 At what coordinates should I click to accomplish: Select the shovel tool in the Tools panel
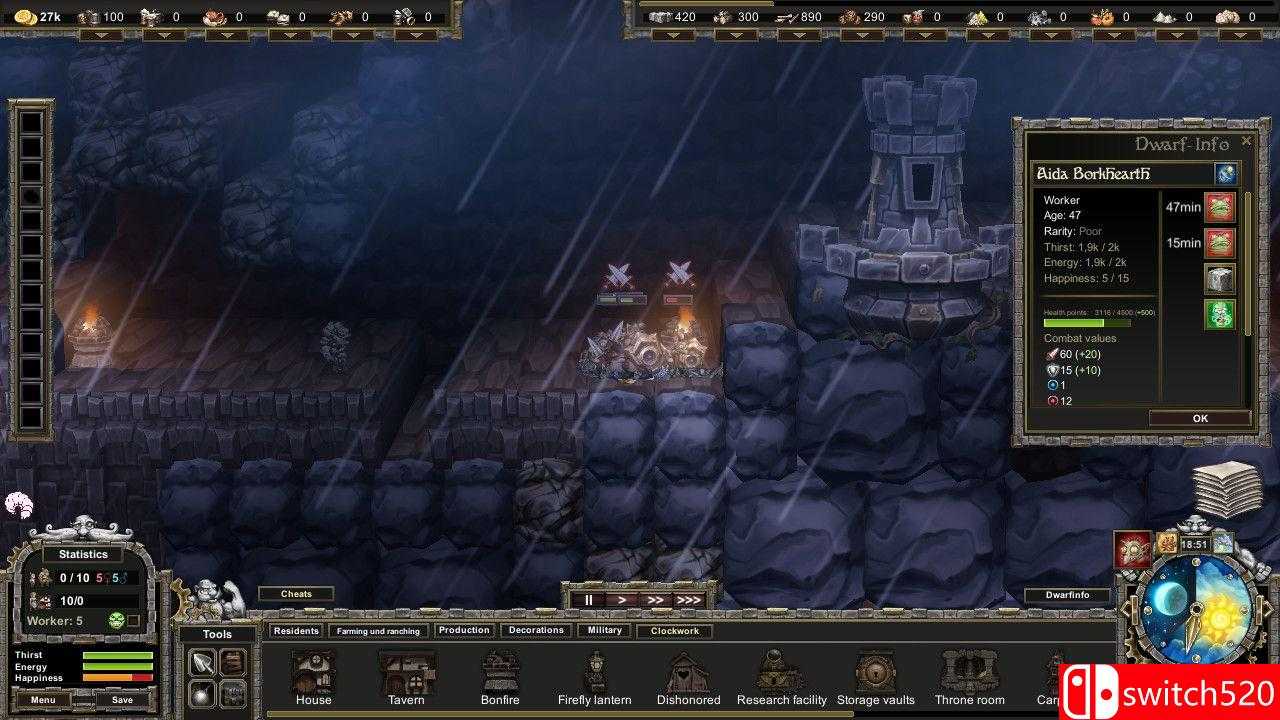(x=201, y=661)
